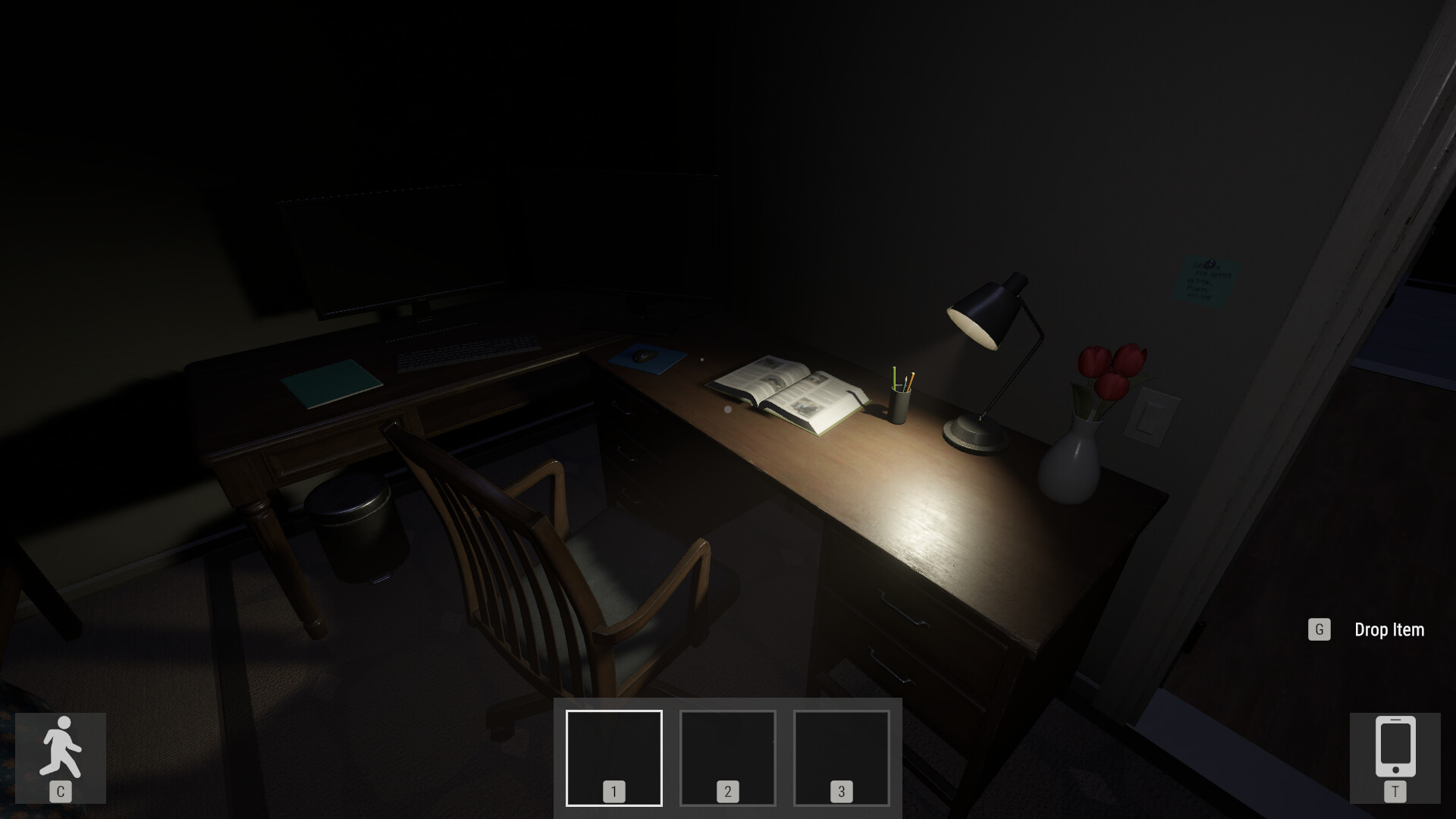Select inventory slot 1 thumbnail

coord(613,757)
